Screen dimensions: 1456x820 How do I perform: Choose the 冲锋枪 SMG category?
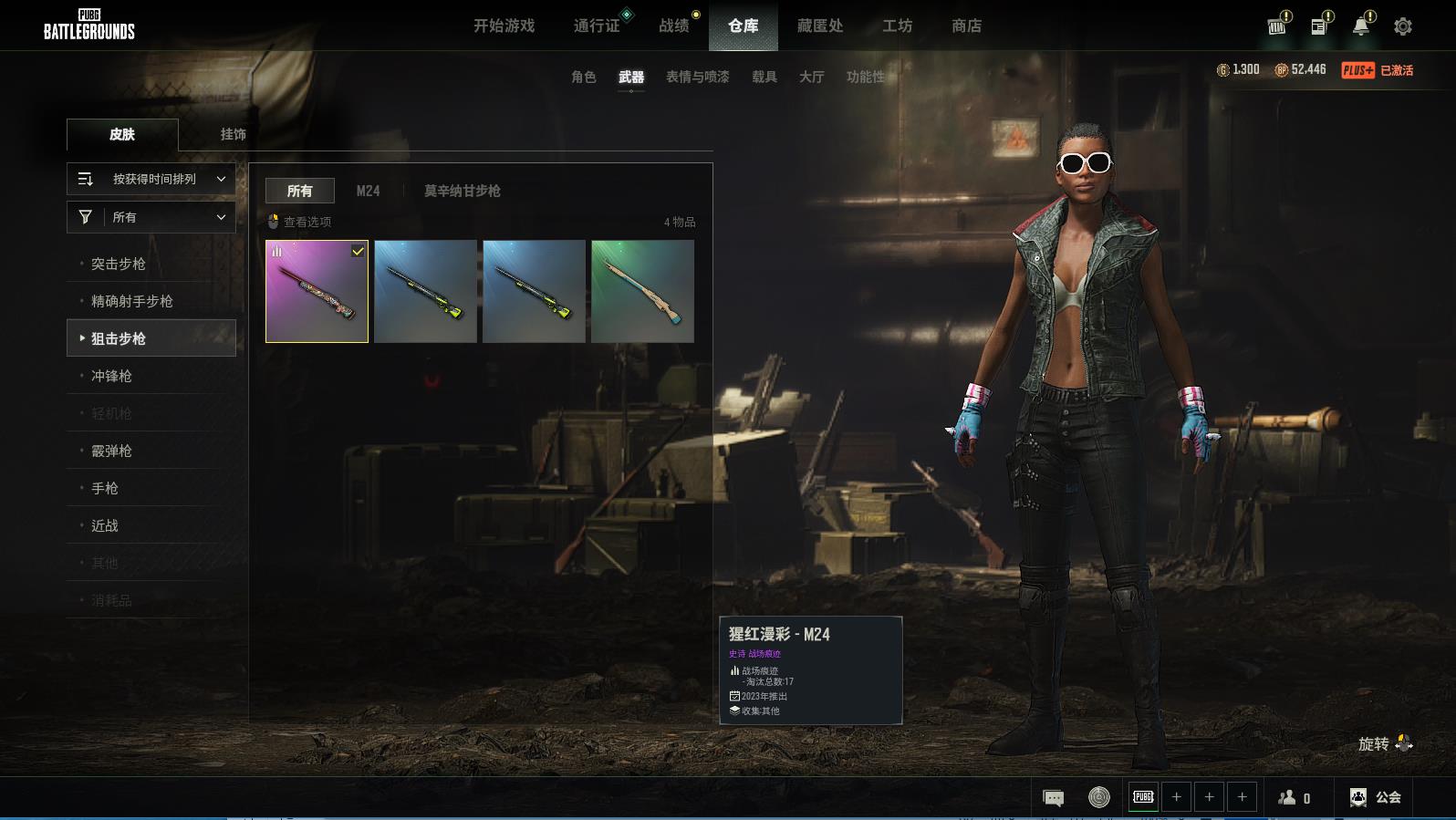111,376
